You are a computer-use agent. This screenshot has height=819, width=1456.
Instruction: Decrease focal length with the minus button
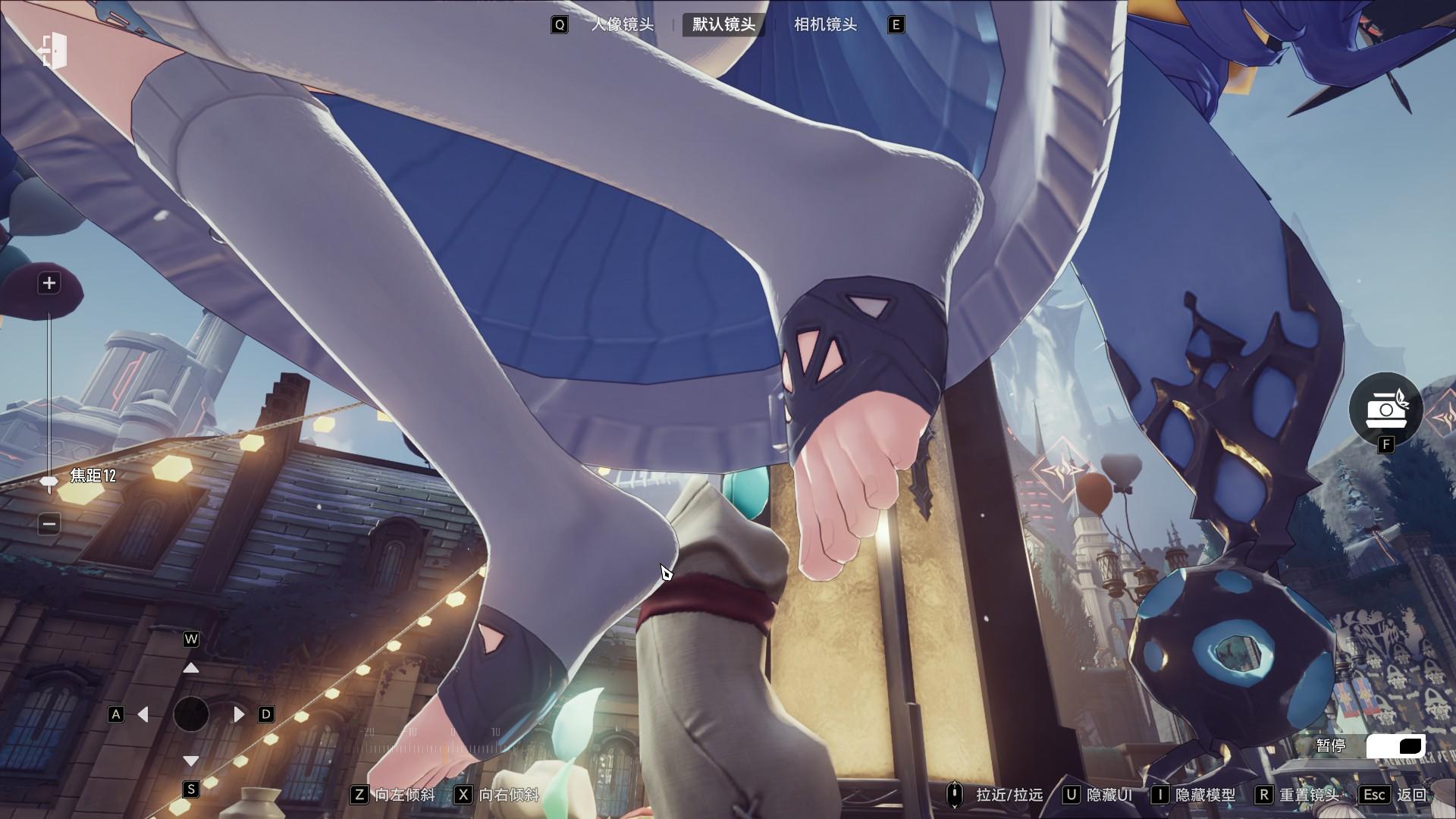pos(49,523)
